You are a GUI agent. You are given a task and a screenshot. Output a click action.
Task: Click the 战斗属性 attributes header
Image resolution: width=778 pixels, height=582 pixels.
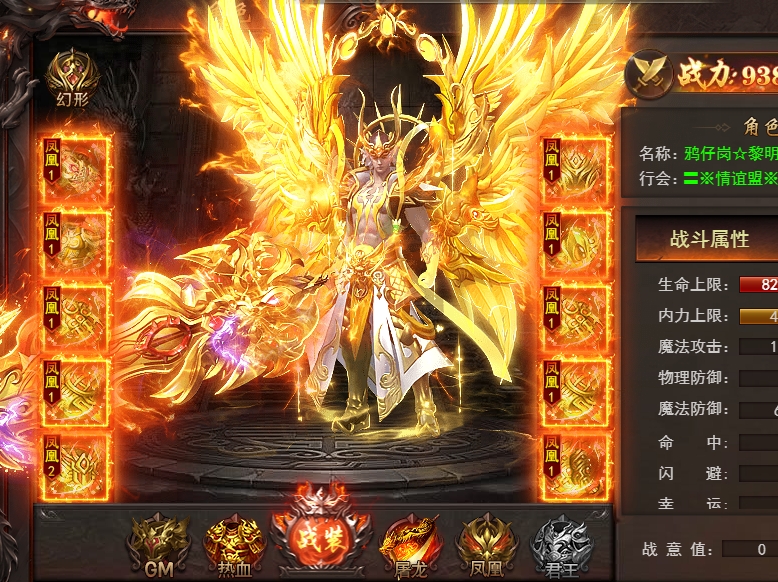click(x=708, y=239)
